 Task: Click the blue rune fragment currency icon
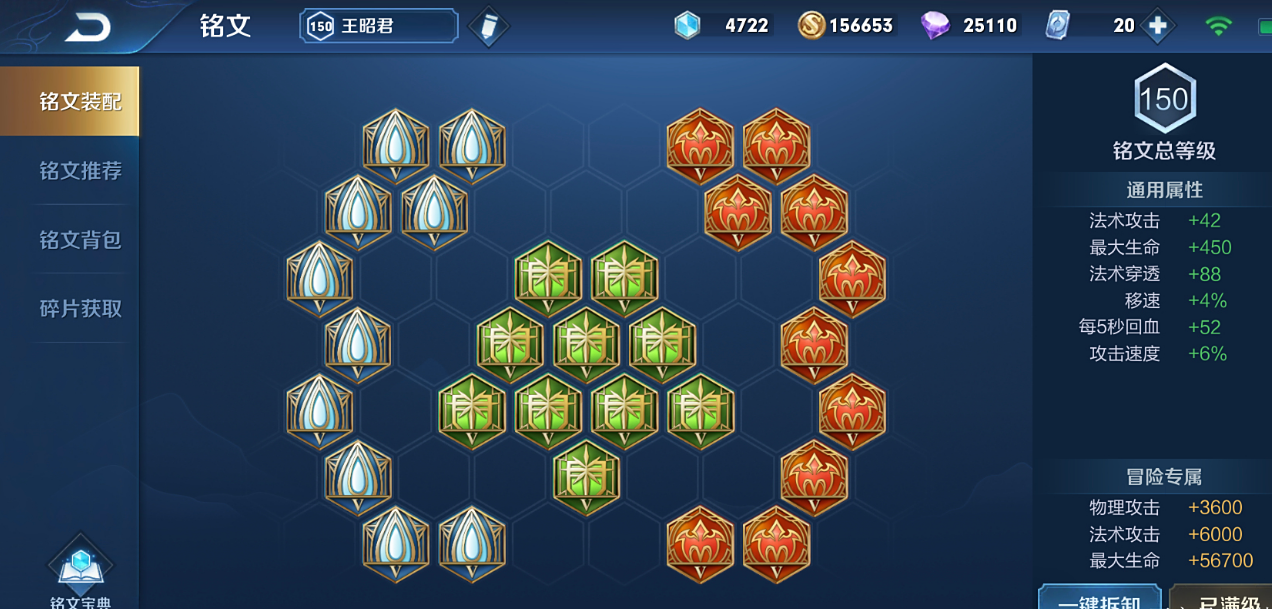(688, 26)
